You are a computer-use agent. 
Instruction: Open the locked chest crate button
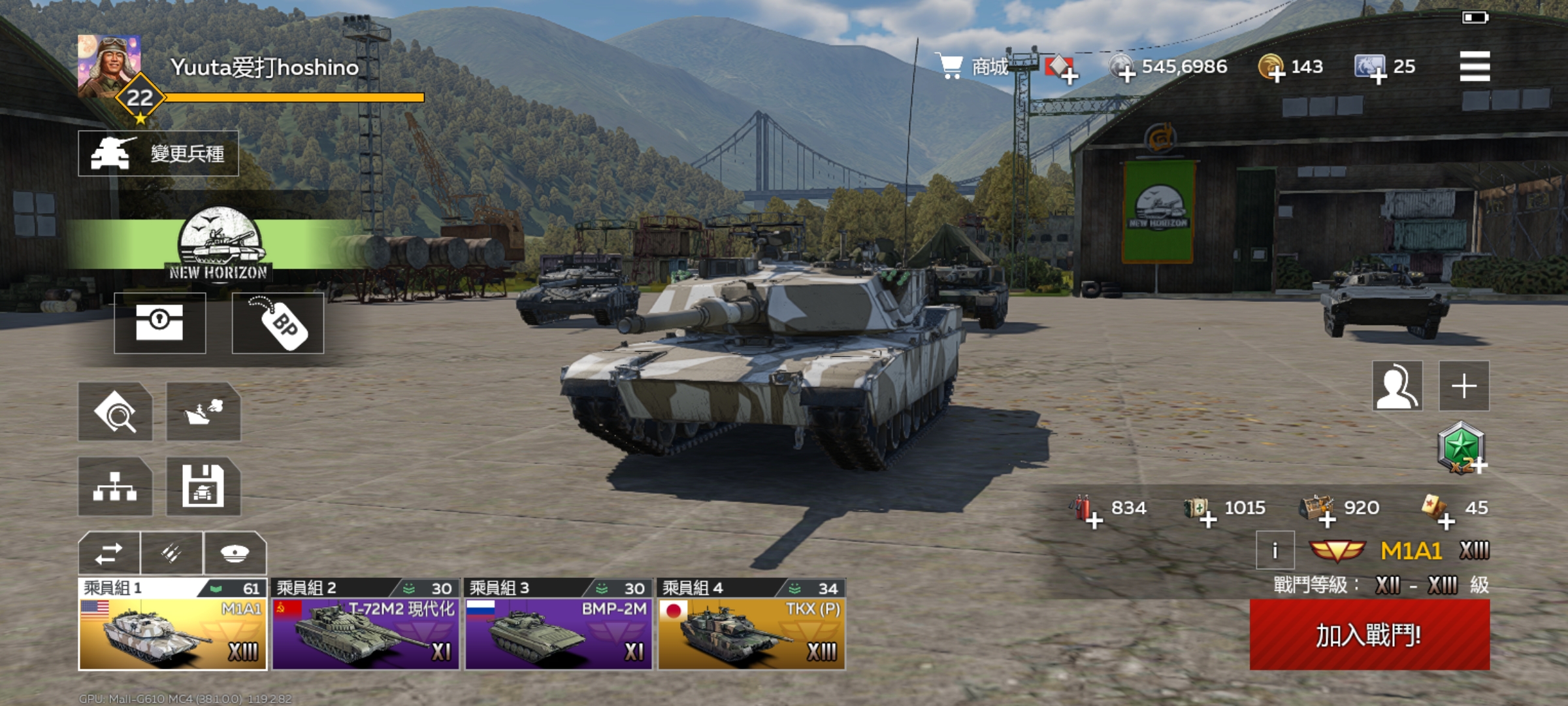160,323
